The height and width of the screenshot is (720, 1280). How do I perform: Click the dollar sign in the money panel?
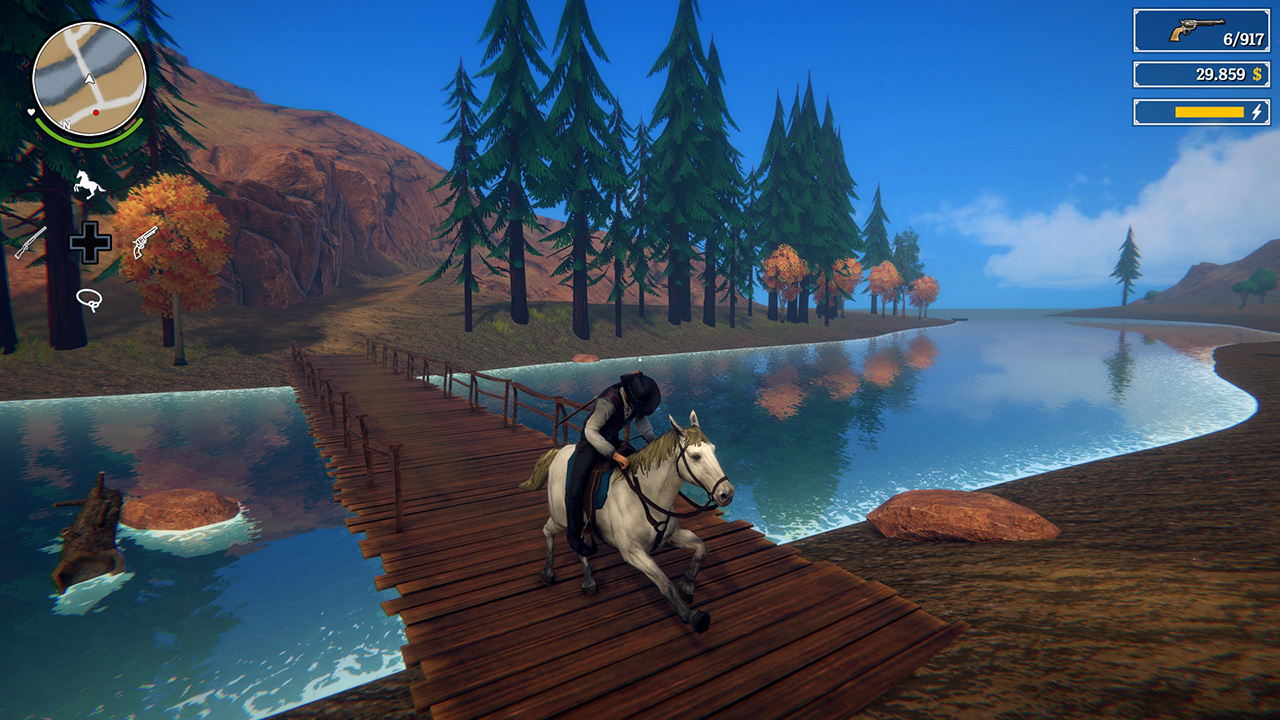[x=1257, y=74]
